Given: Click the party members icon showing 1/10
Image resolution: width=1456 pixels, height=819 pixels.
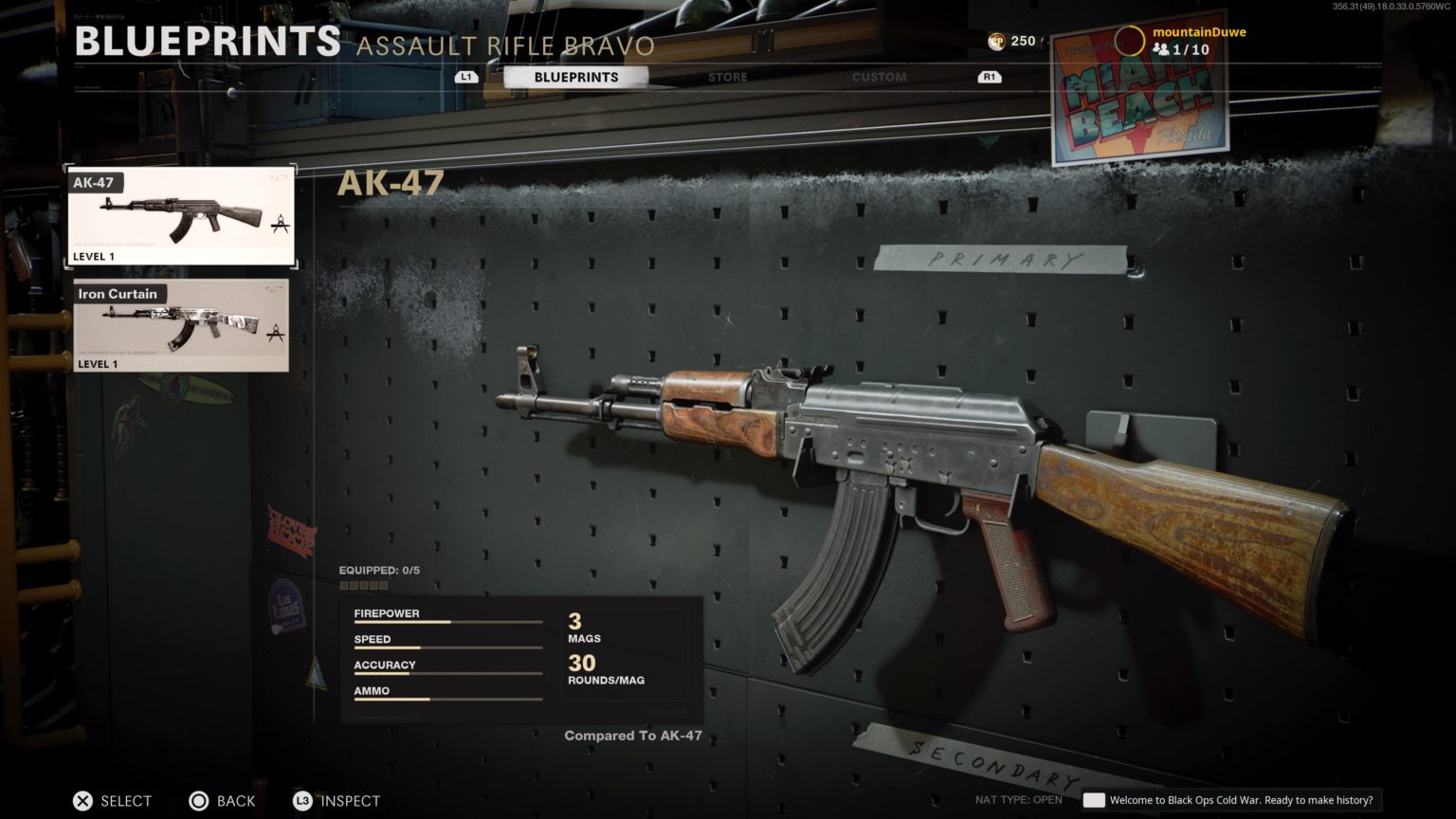Looking at the screenshot, I should [x=1163, y=50].
